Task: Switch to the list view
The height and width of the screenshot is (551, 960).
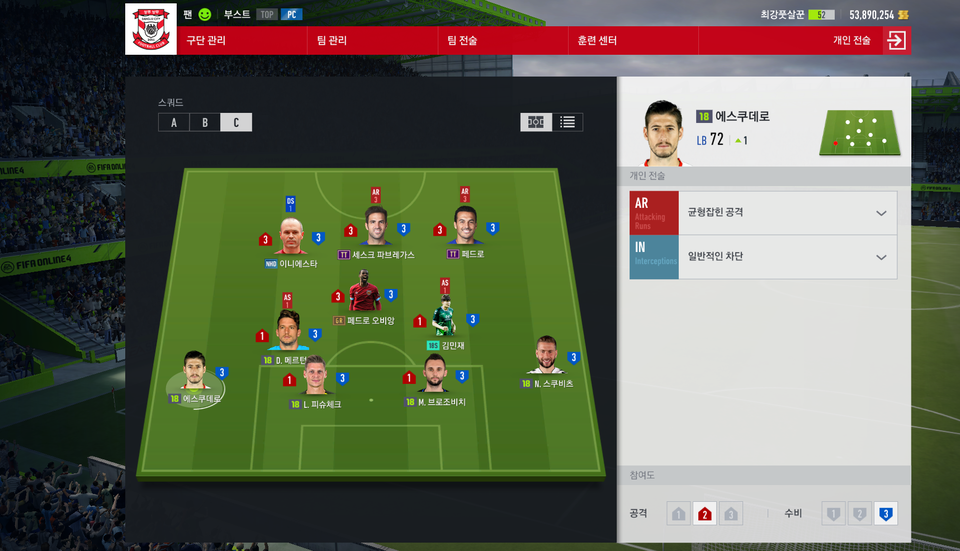Action: click(568, 122)
